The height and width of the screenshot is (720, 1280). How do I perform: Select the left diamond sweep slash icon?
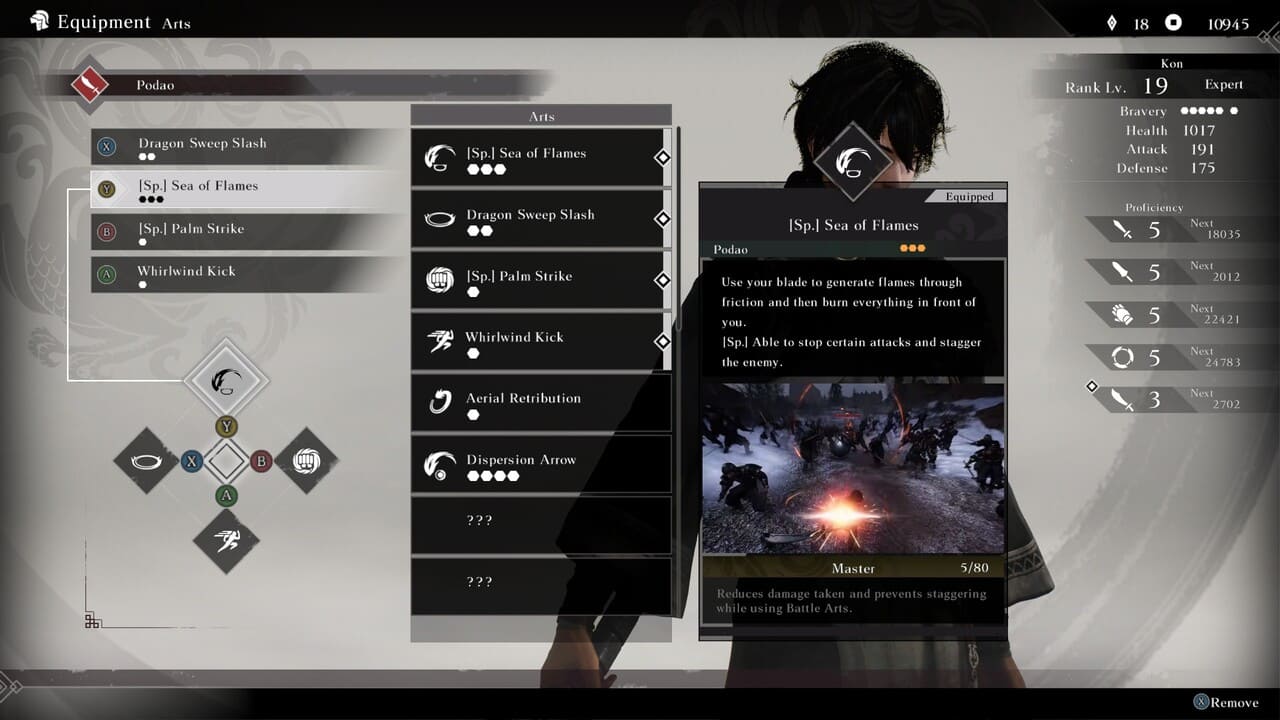[x=146, y=460]
